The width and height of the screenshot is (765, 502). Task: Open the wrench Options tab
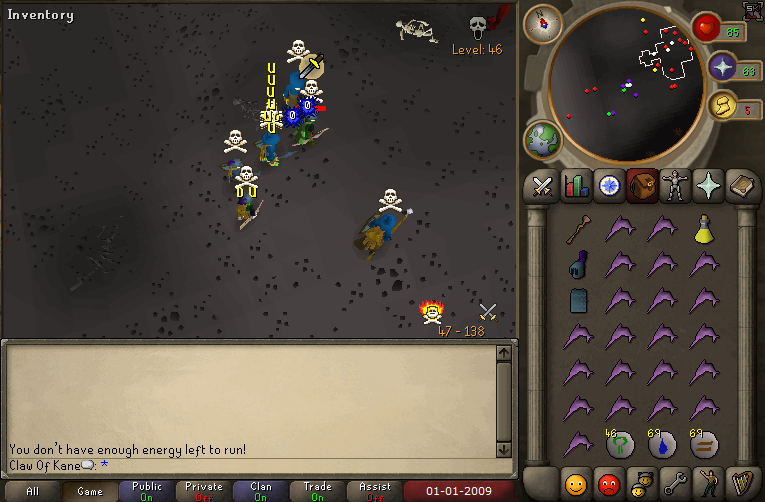[x=676, y=483]
